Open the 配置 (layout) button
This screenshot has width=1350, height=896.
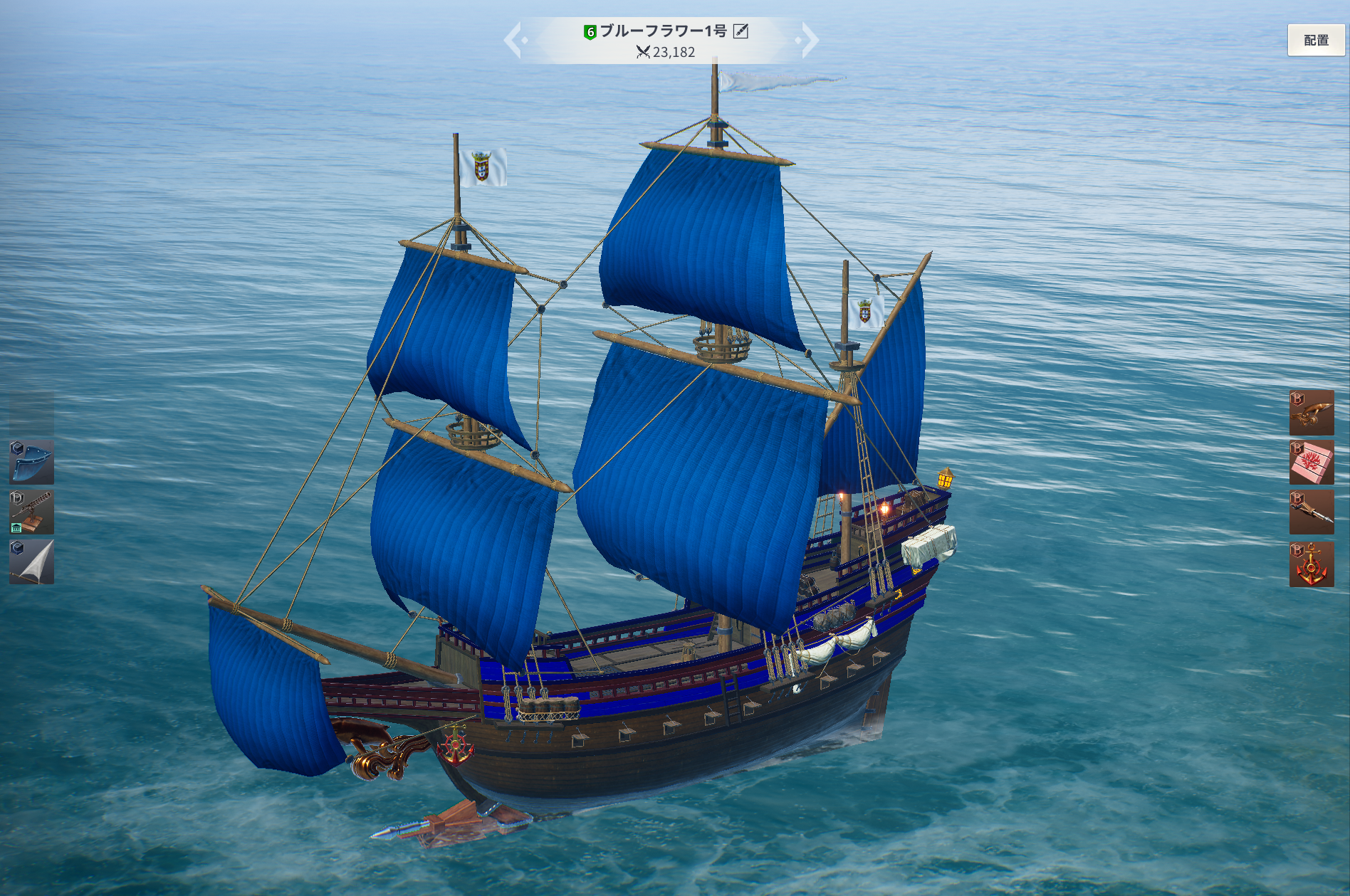point(1316,40)
